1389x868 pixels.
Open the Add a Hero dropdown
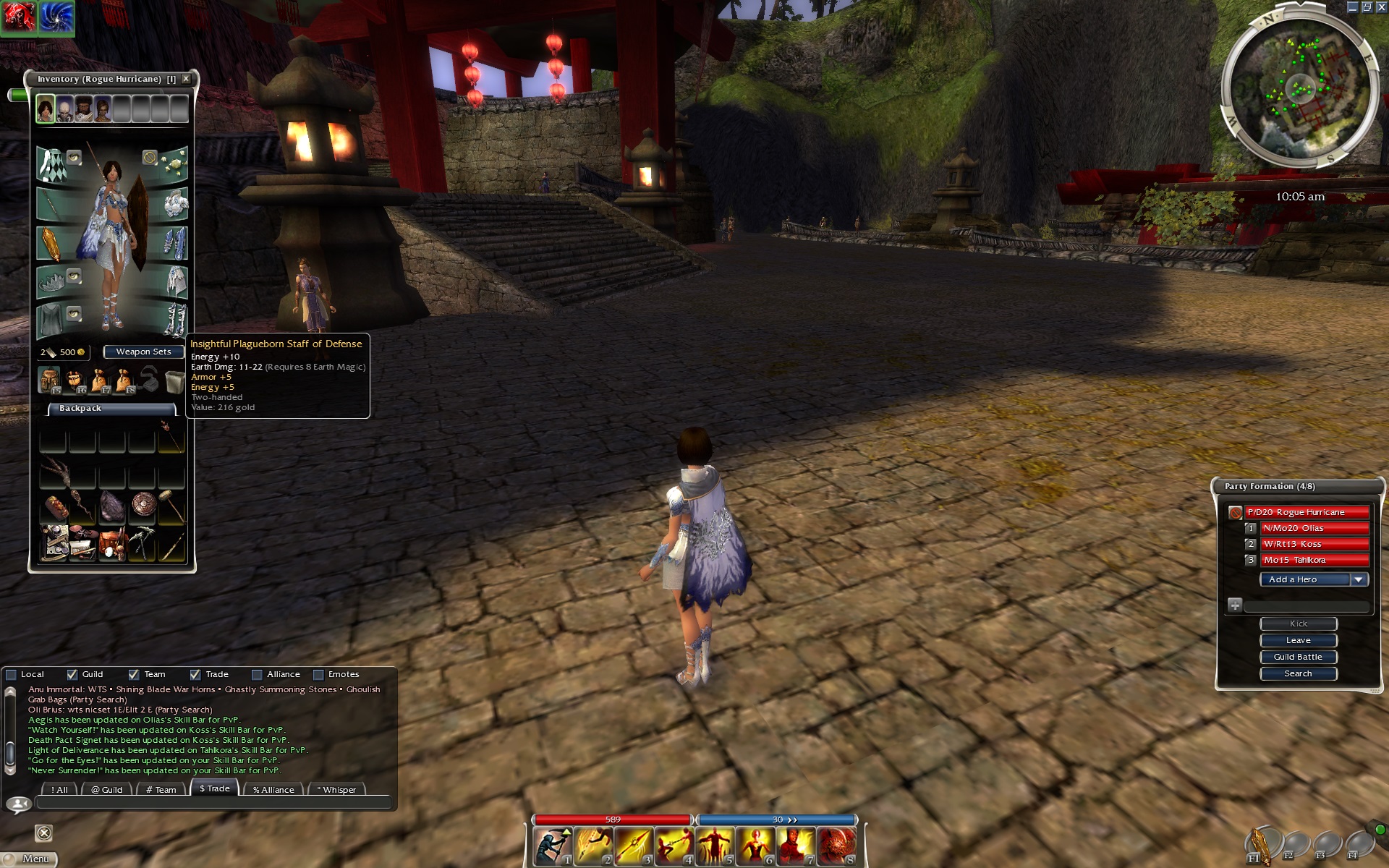[x=1358, y=579]
